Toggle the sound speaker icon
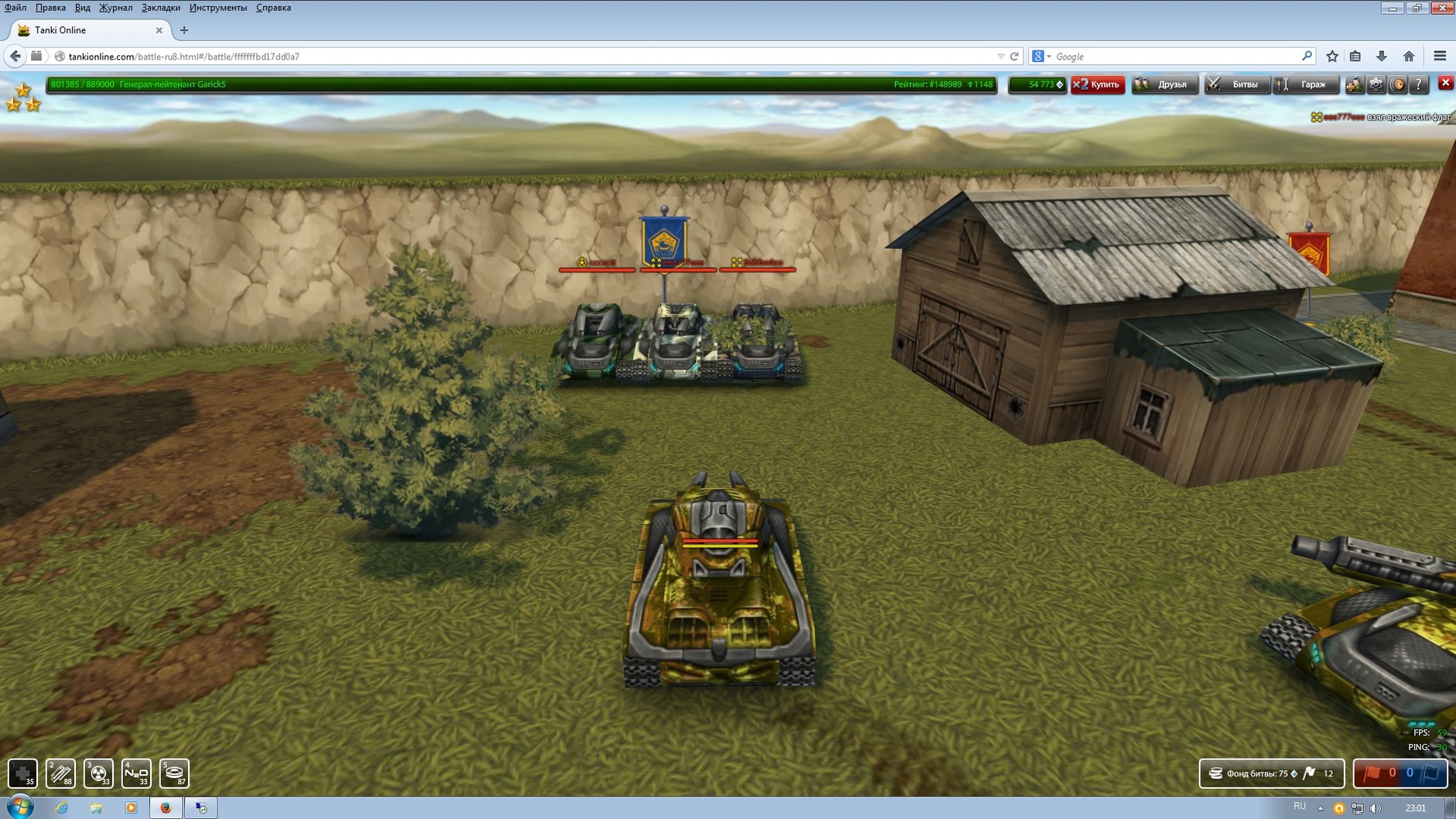1456x819 pixels. pos(1398,84)
